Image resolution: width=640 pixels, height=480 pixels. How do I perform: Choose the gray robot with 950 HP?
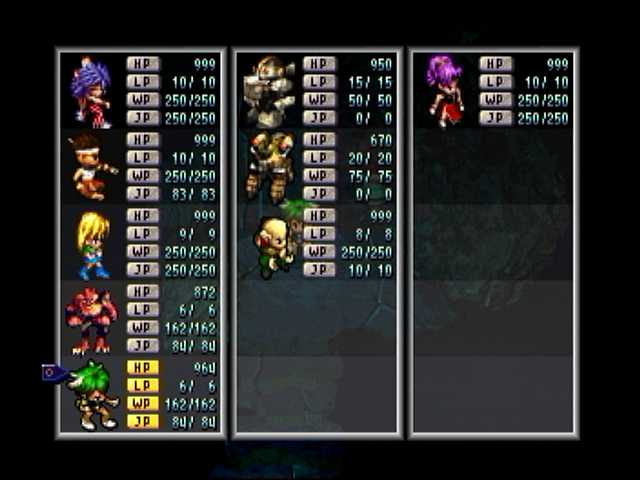click(x=271, y=90)
